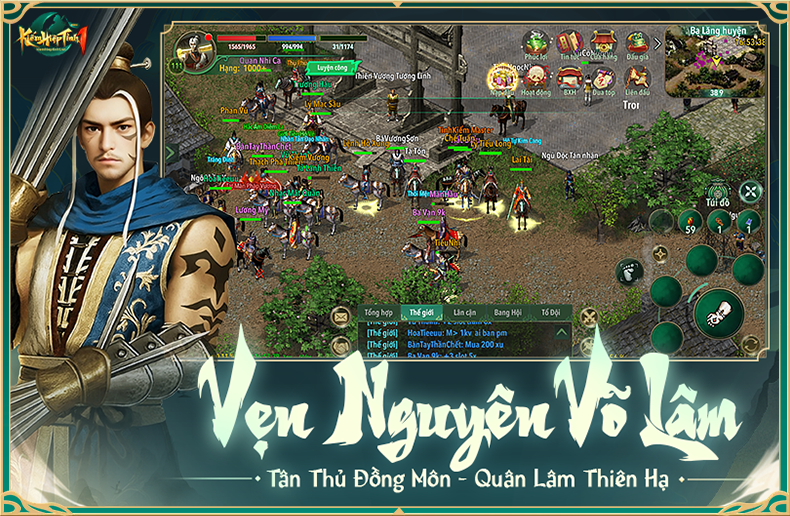The height and width of the screenshot is (516, 790).
Task: Open the Tin tức news icon
Action: (x=570, y=43)
